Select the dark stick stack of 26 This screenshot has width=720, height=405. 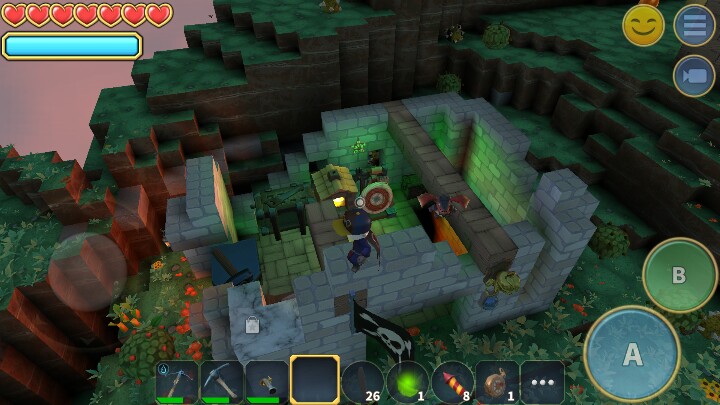tap(362, 382)
